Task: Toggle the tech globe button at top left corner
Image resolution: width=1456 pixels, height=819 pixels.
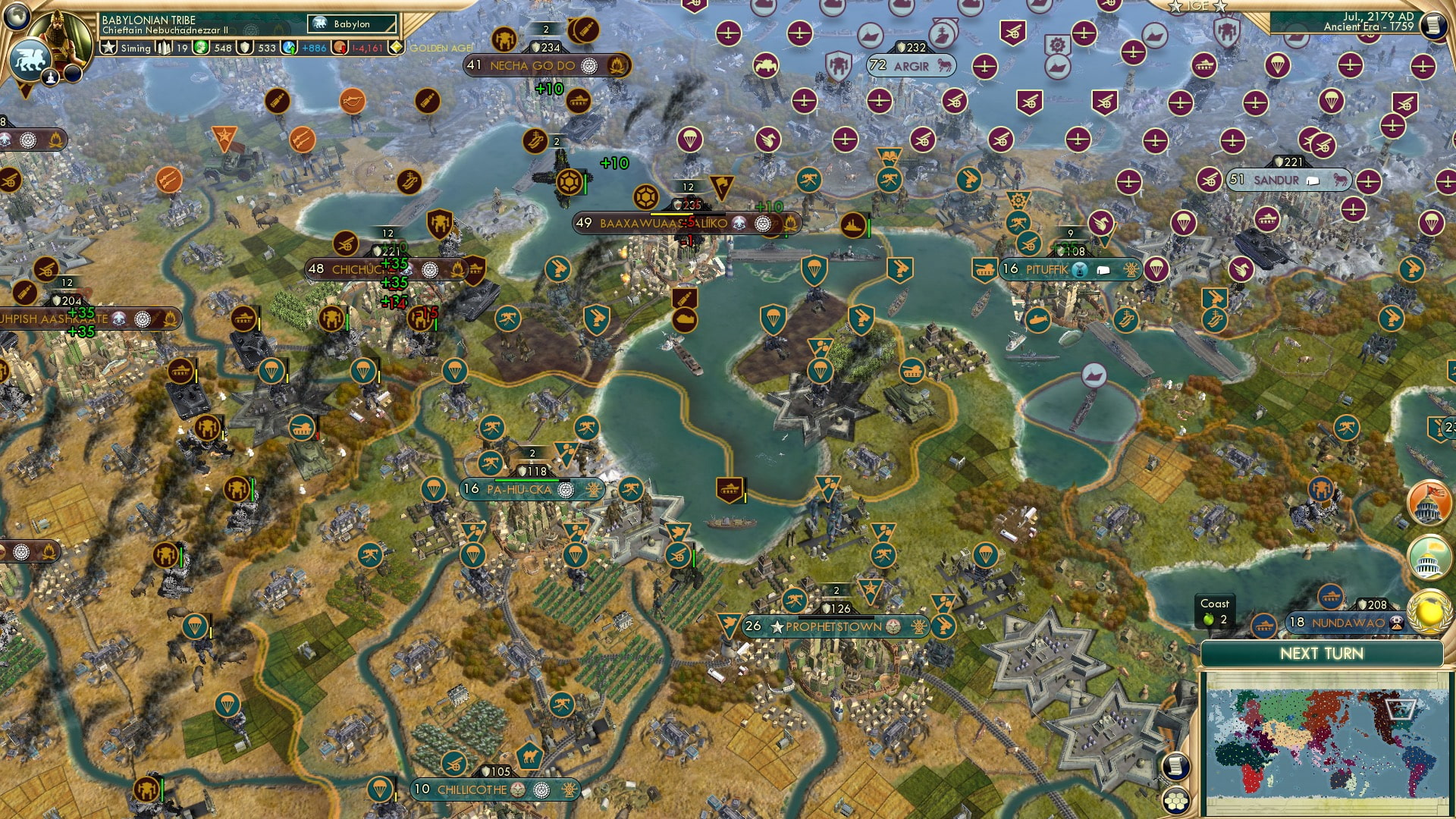Action: tap(15, 17)
